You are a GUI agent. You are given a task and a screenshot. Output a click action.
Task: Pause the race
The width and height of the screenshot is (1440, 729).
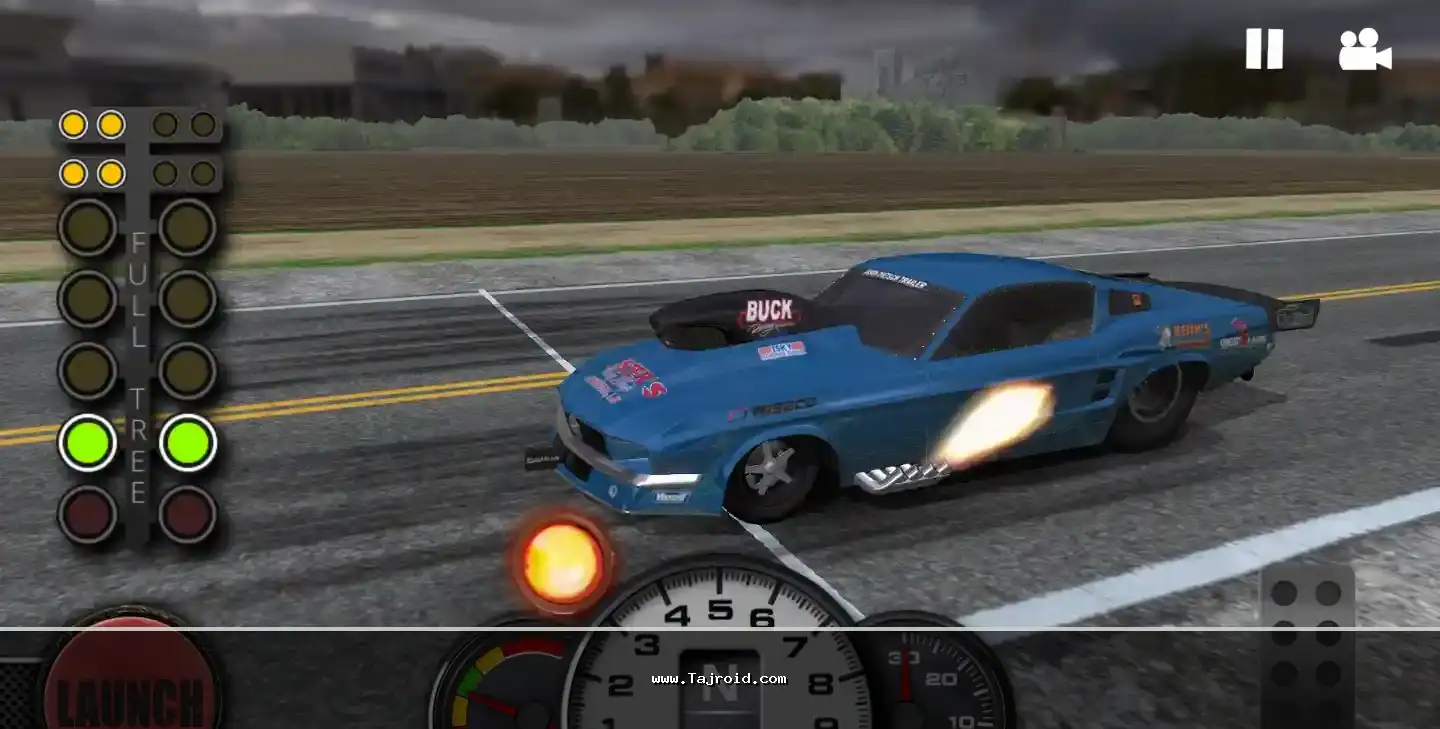1264,49
